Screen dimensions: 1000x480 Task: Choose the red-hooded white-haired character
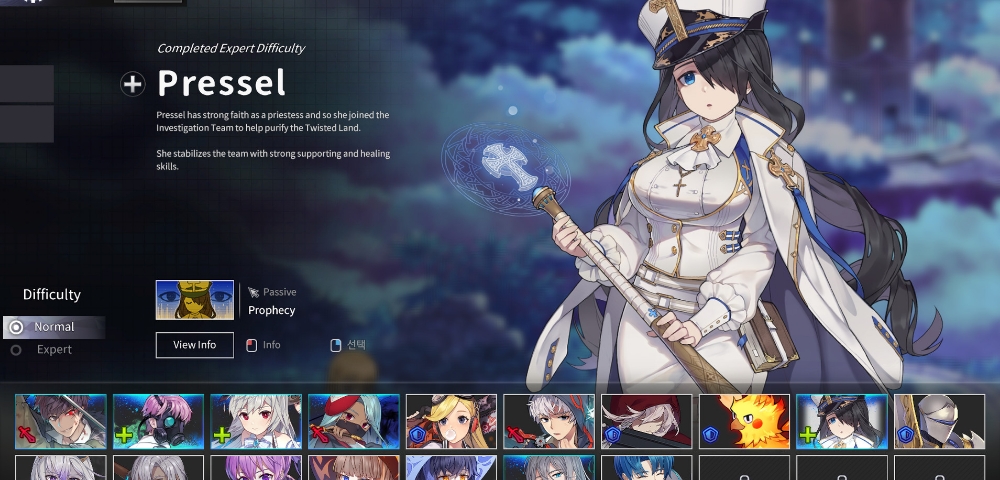tap(646, 421)
